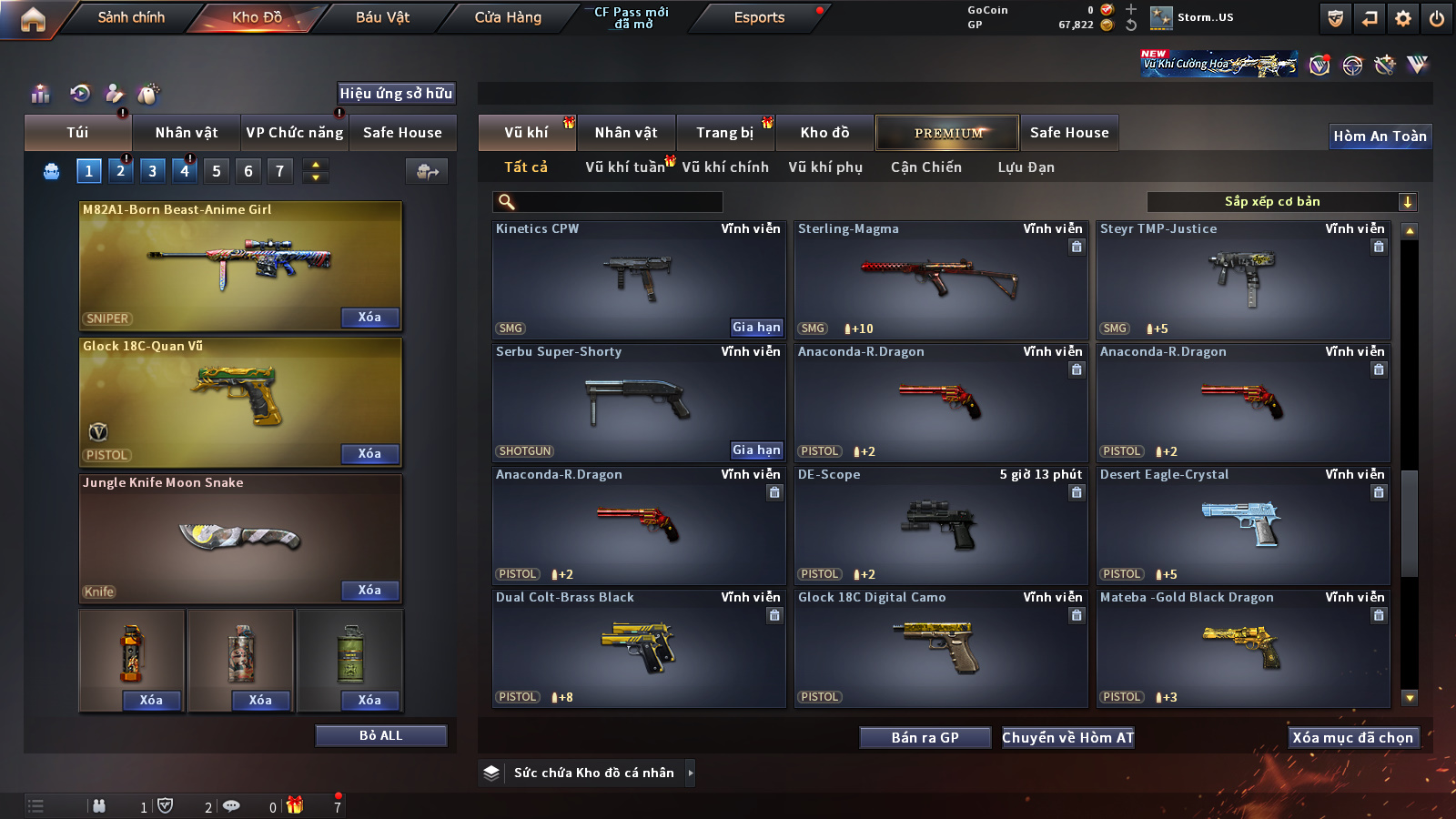Screen dimensions: 1456x819
Task: Renew the Kinetics CPW with Gia hạn
Action: tap(756, 327)
